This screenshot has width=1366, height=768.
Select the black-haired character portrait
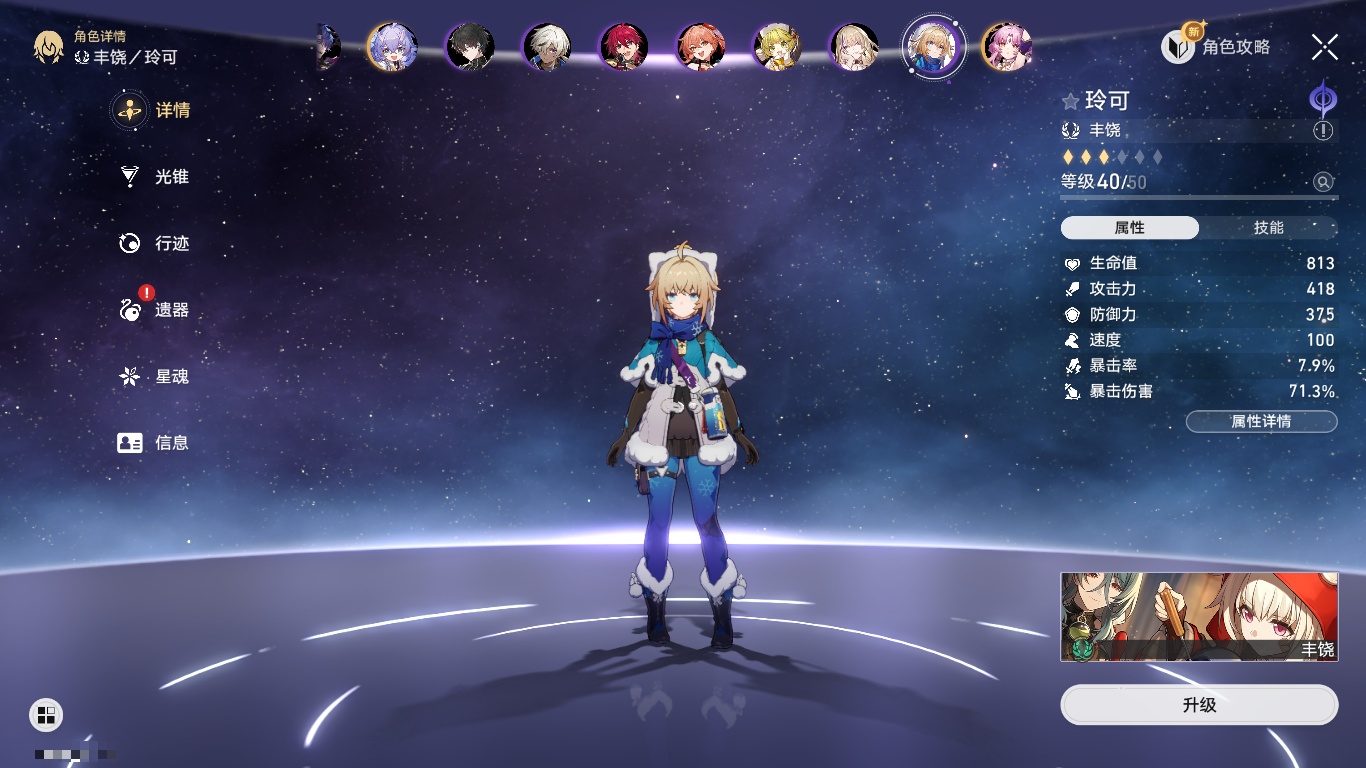click(470, 47)
